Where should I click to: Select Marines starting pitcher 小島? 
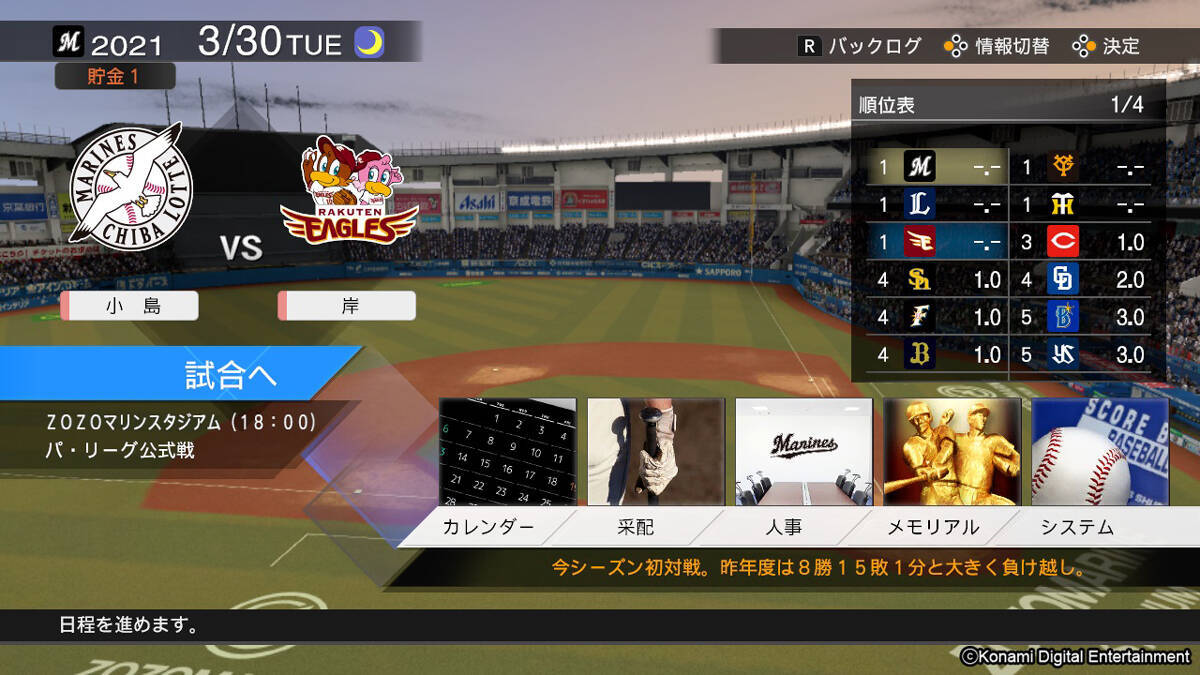130,307
